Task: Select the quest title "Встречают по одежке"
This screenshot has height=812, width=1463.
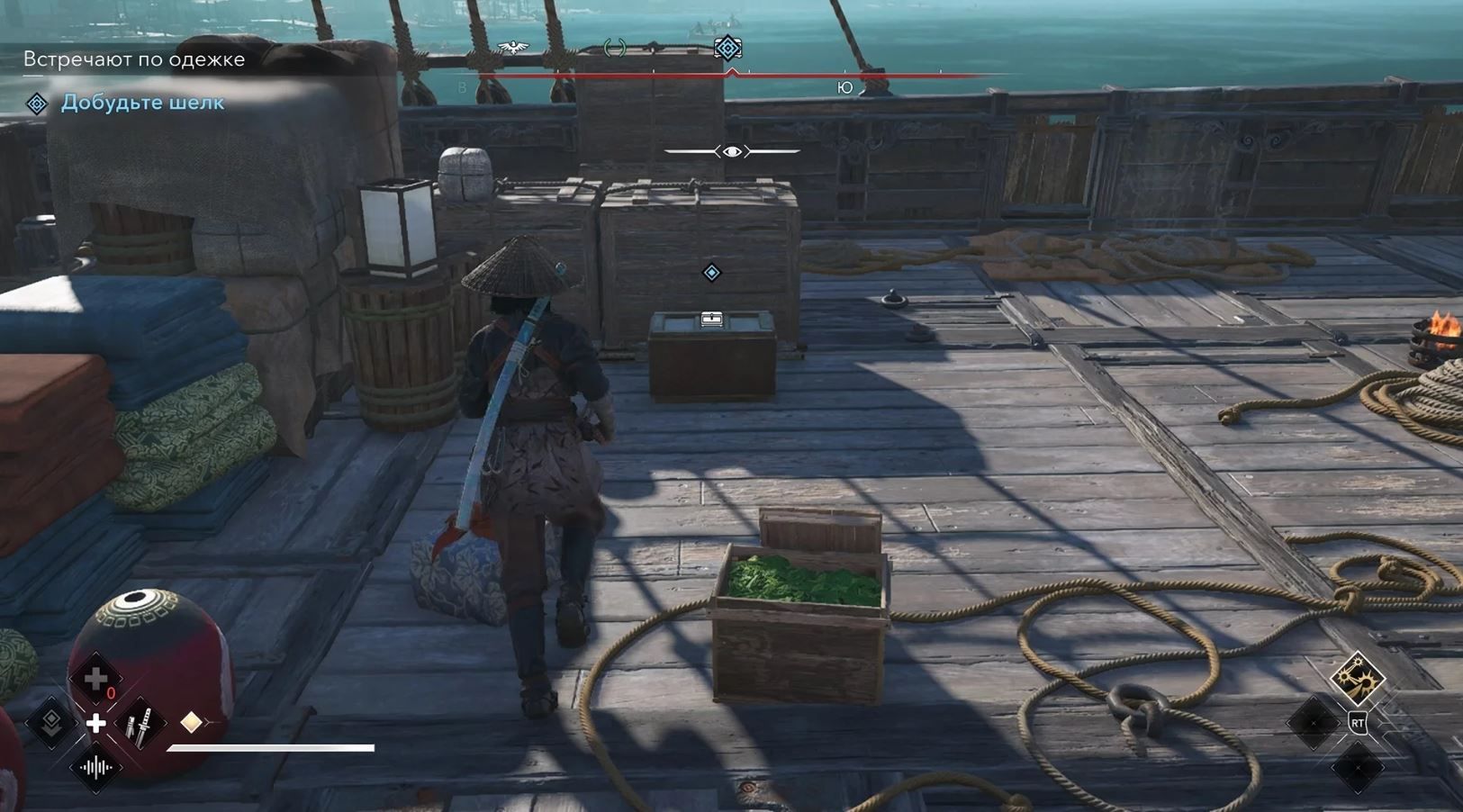Action: (134, 59)
